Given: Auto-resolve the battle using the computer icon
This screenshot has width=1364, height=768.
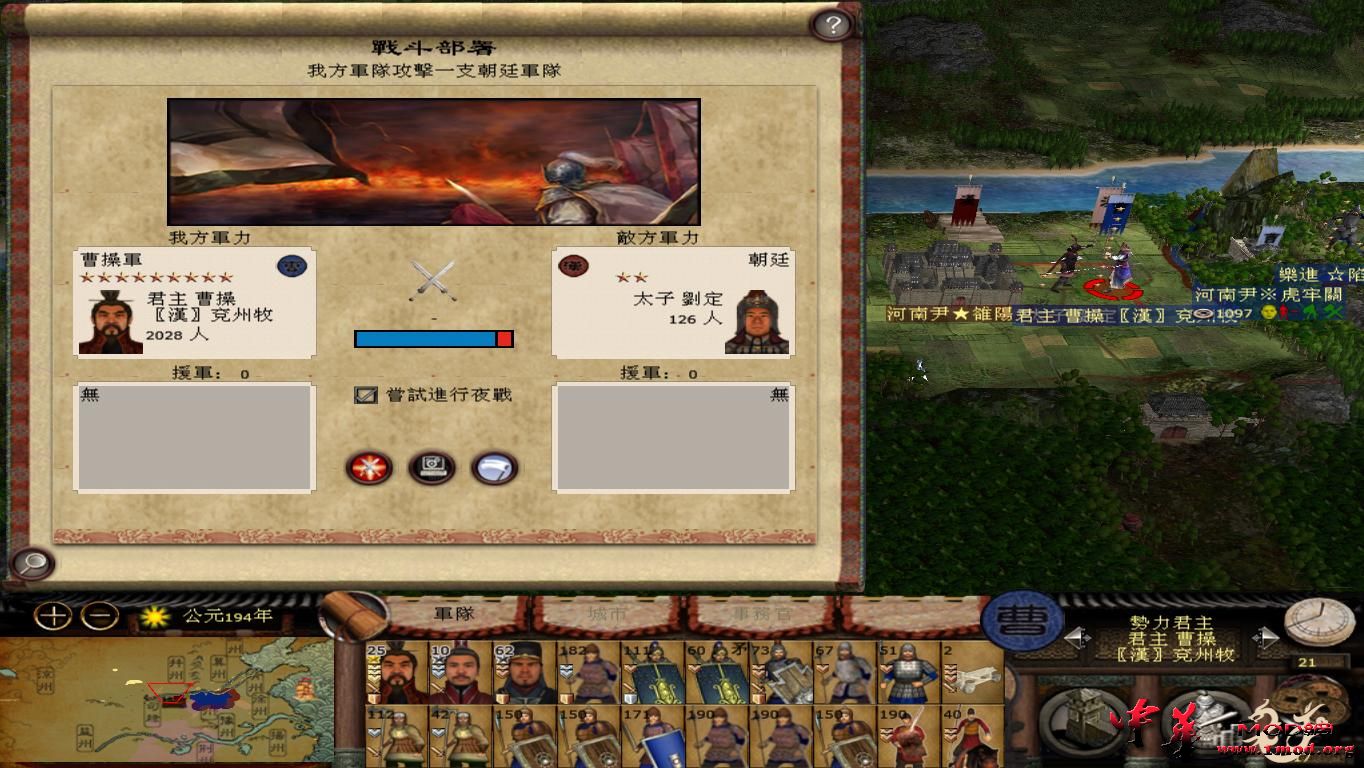Looking at the screenshot, I should pyautogui.click(x=432, y=468).
